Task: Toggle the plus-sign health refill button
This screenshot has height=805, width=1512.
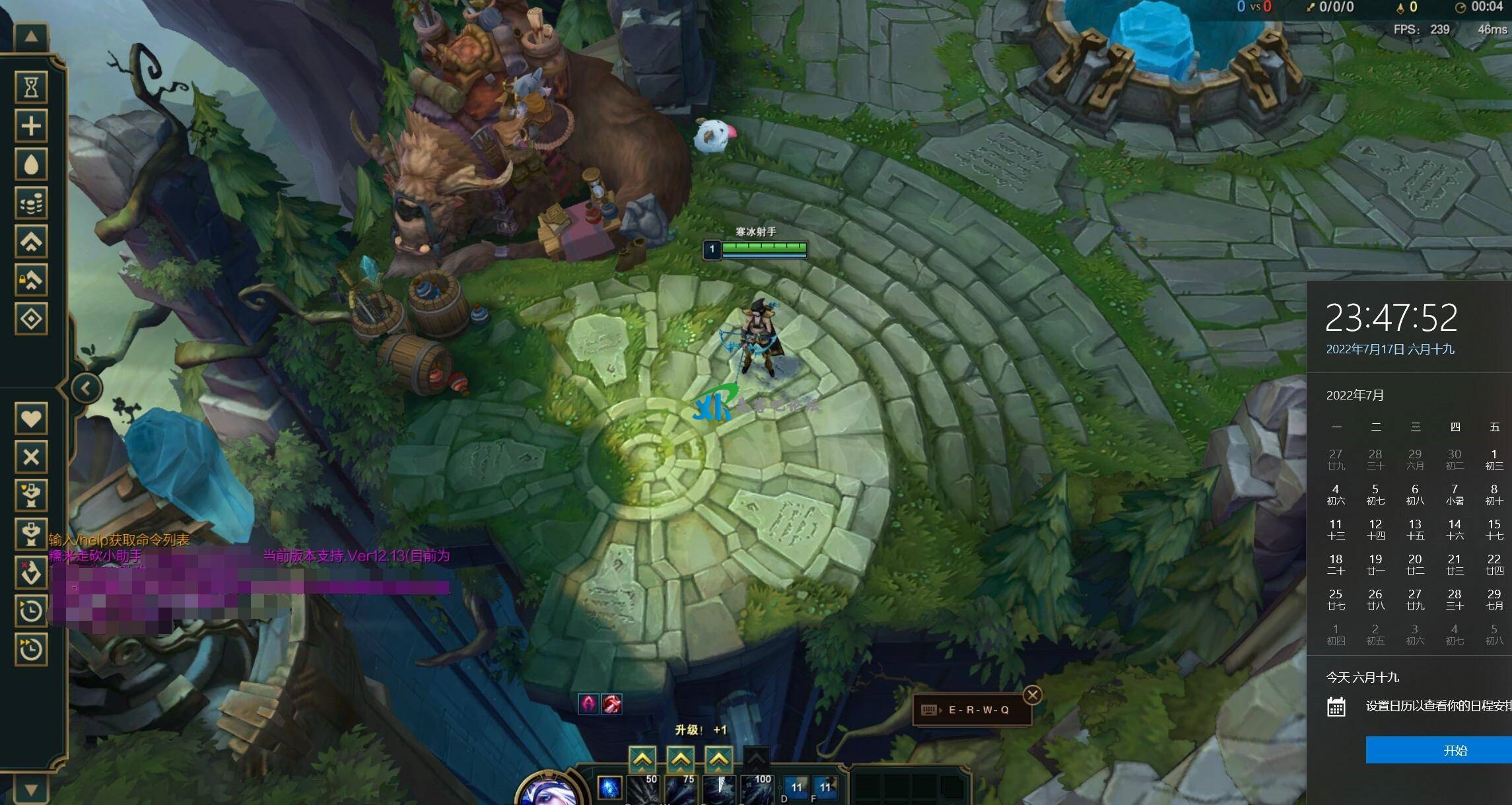Action: (31, 125)
